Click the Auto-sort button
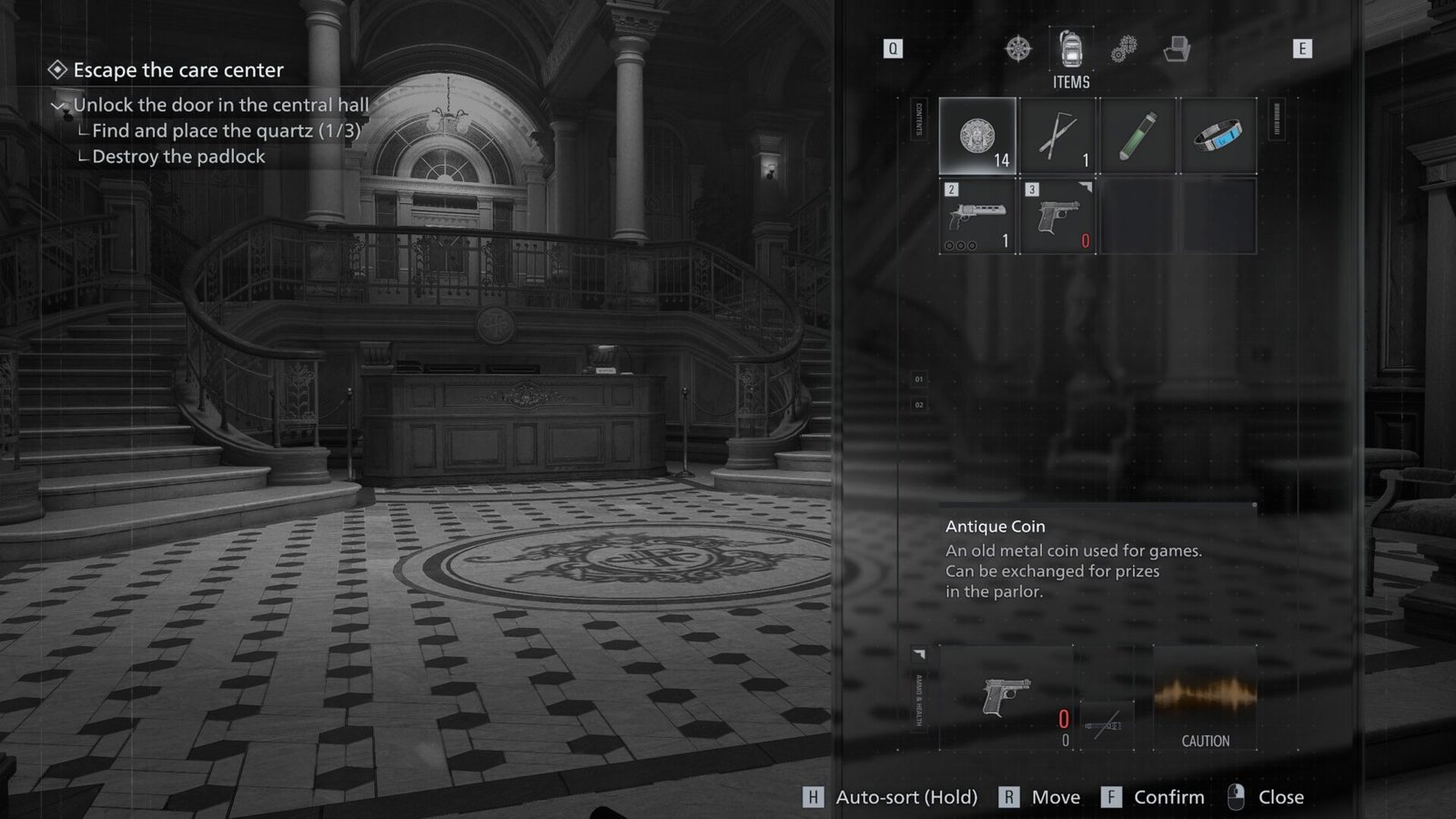 click(890, 797)
